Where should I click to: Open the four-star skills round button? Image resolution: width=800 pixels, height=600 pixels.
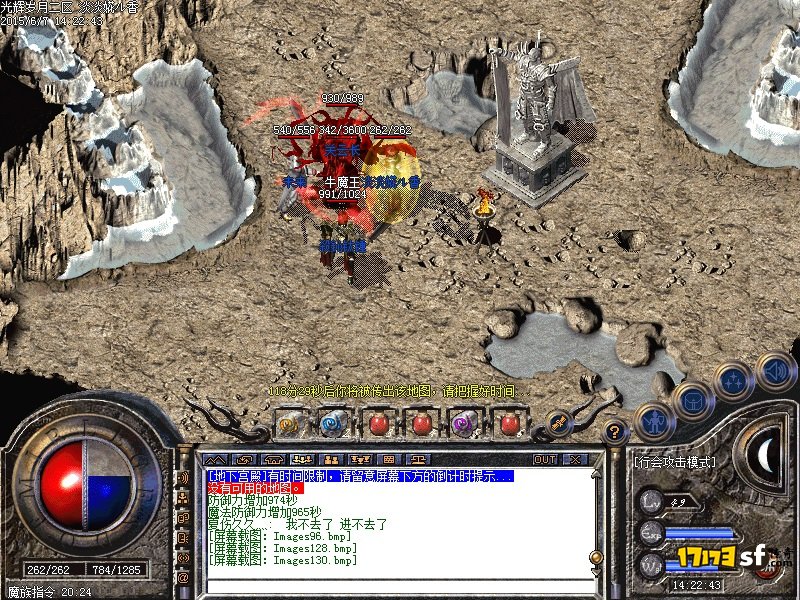(735, 380)
